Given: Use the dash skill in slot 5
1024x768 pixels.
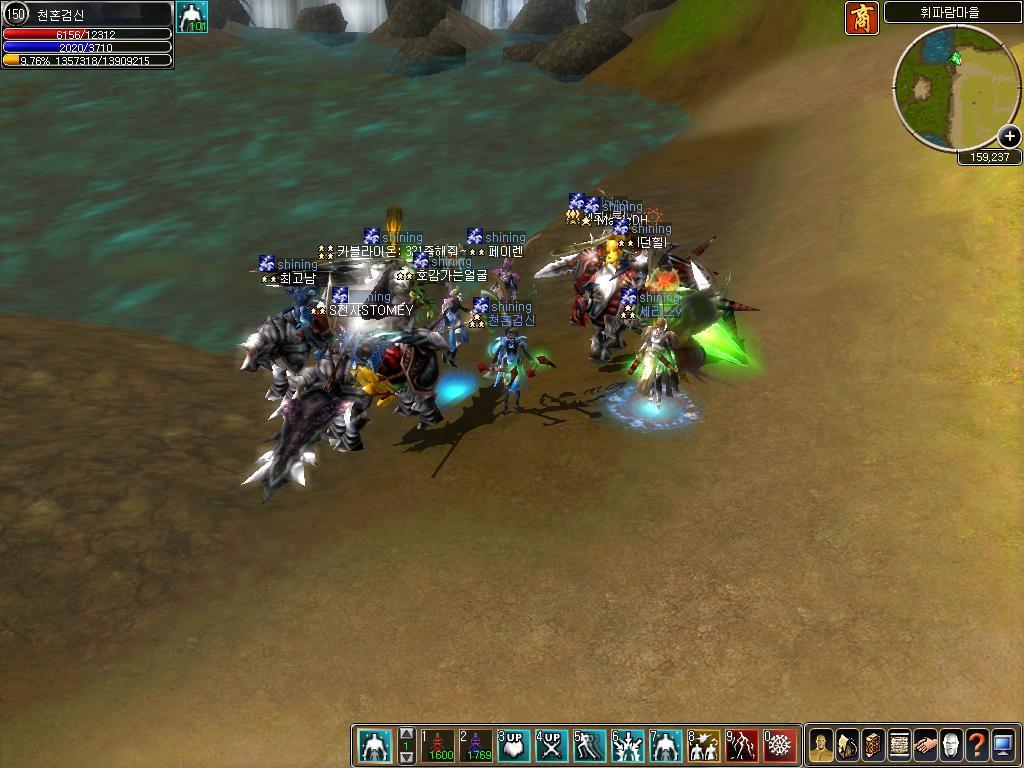Looking at the screenshot, I should click(x=589, y=745).
